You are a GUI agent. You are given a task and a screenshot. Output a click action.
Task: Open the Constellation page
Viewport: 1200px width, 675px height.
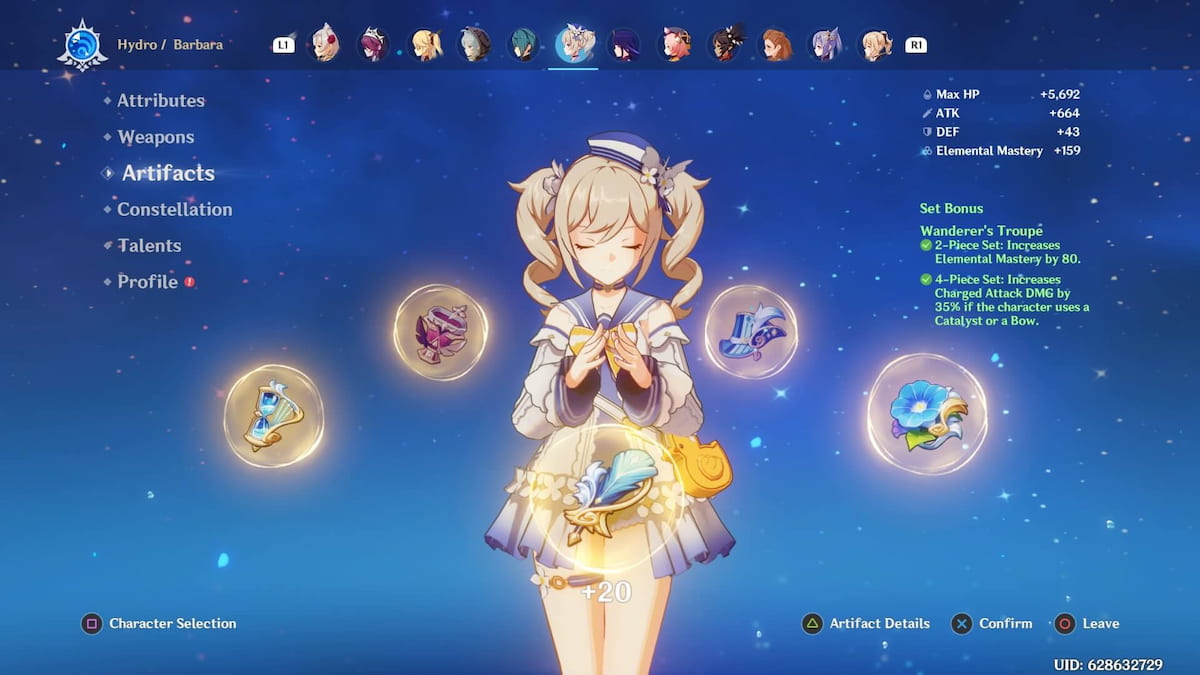point(174,209)
